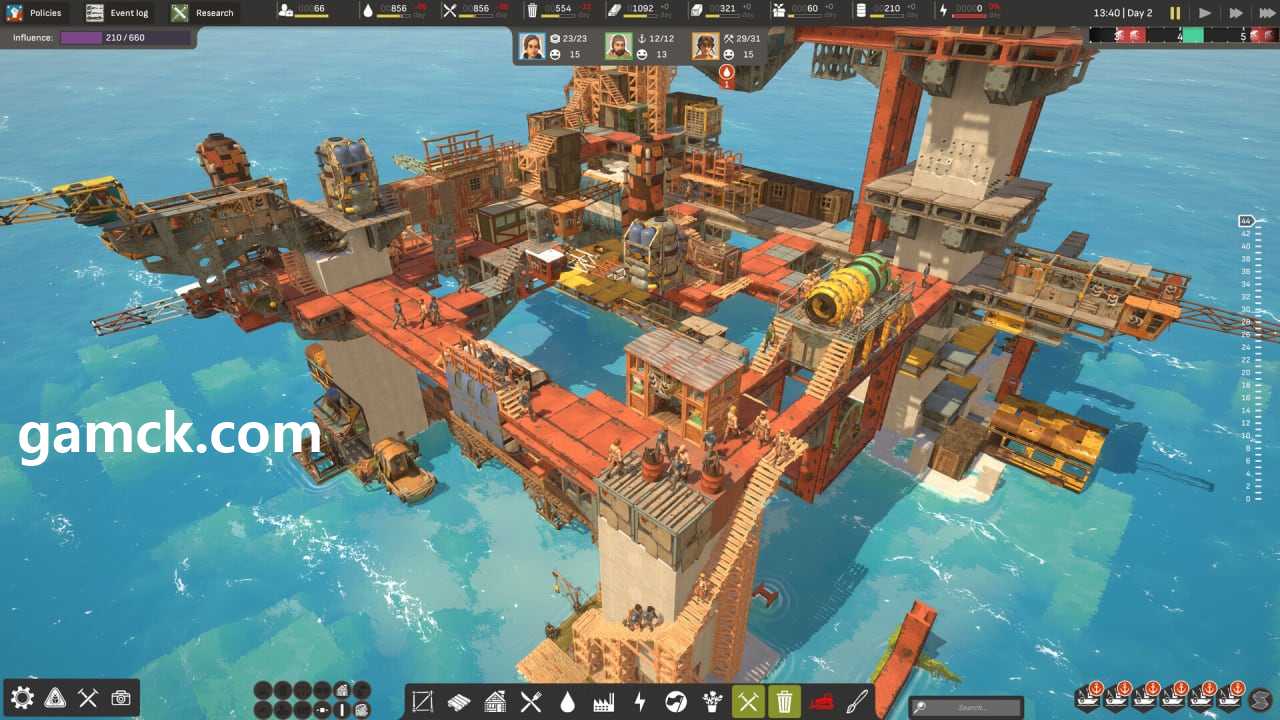Open the camera photo mode
Screen dimensions: 1280x720
click(x=121, y=698)
